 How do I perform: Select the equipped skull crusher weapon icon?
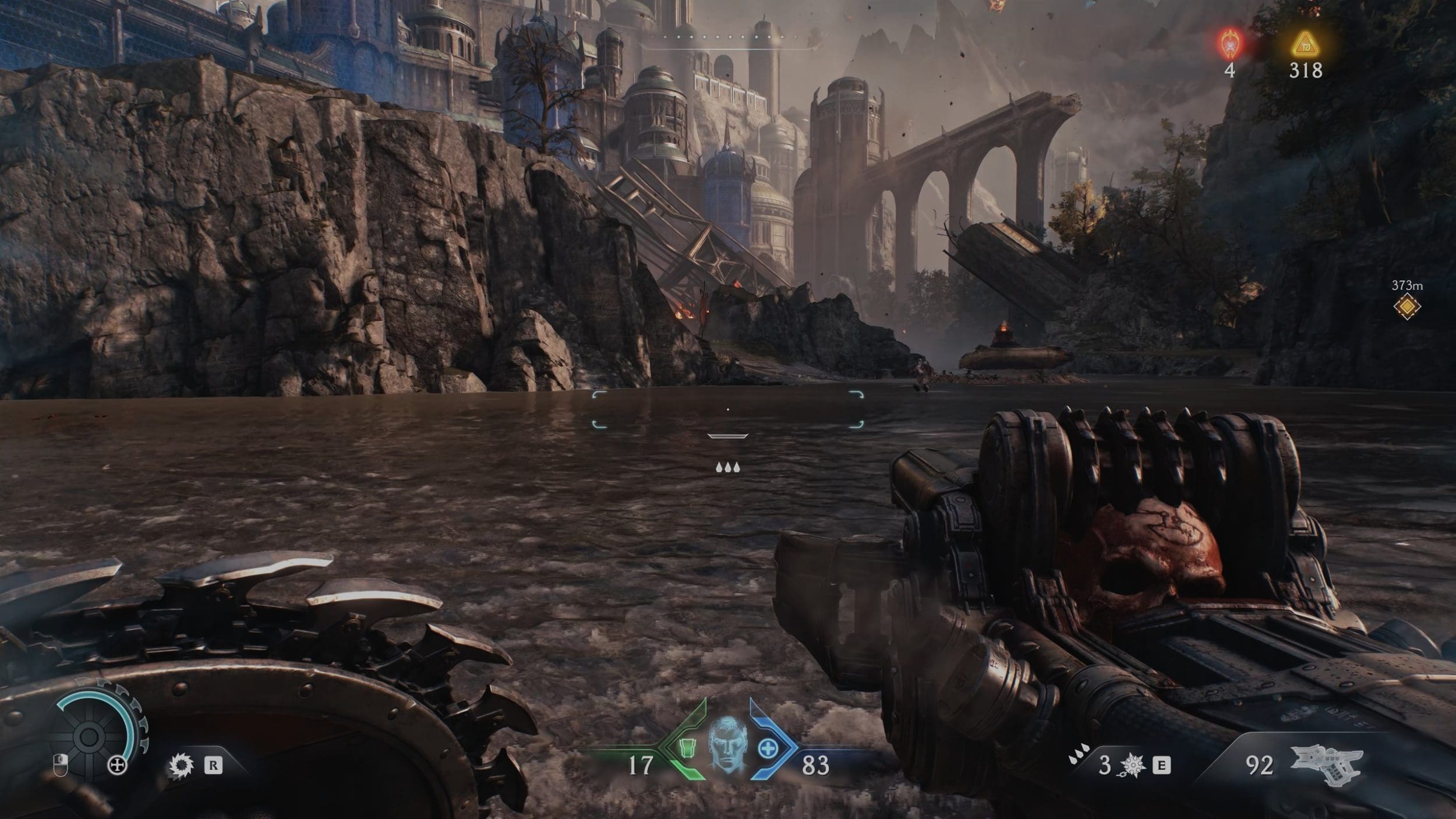[x=1327, y=764]
